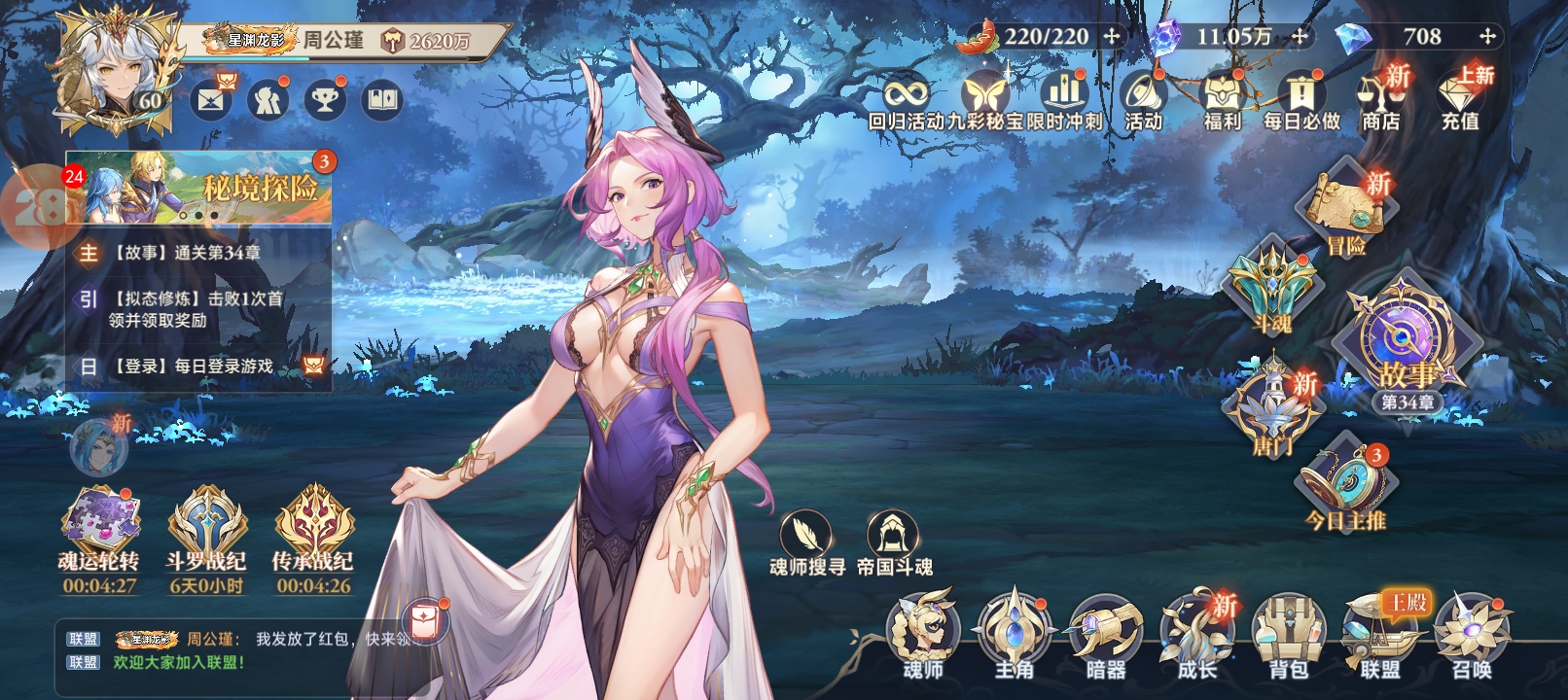This screenshot has height=700, width=1568.
Task: Click the 秘境探险 event banner
Action: tap(199, 187)
